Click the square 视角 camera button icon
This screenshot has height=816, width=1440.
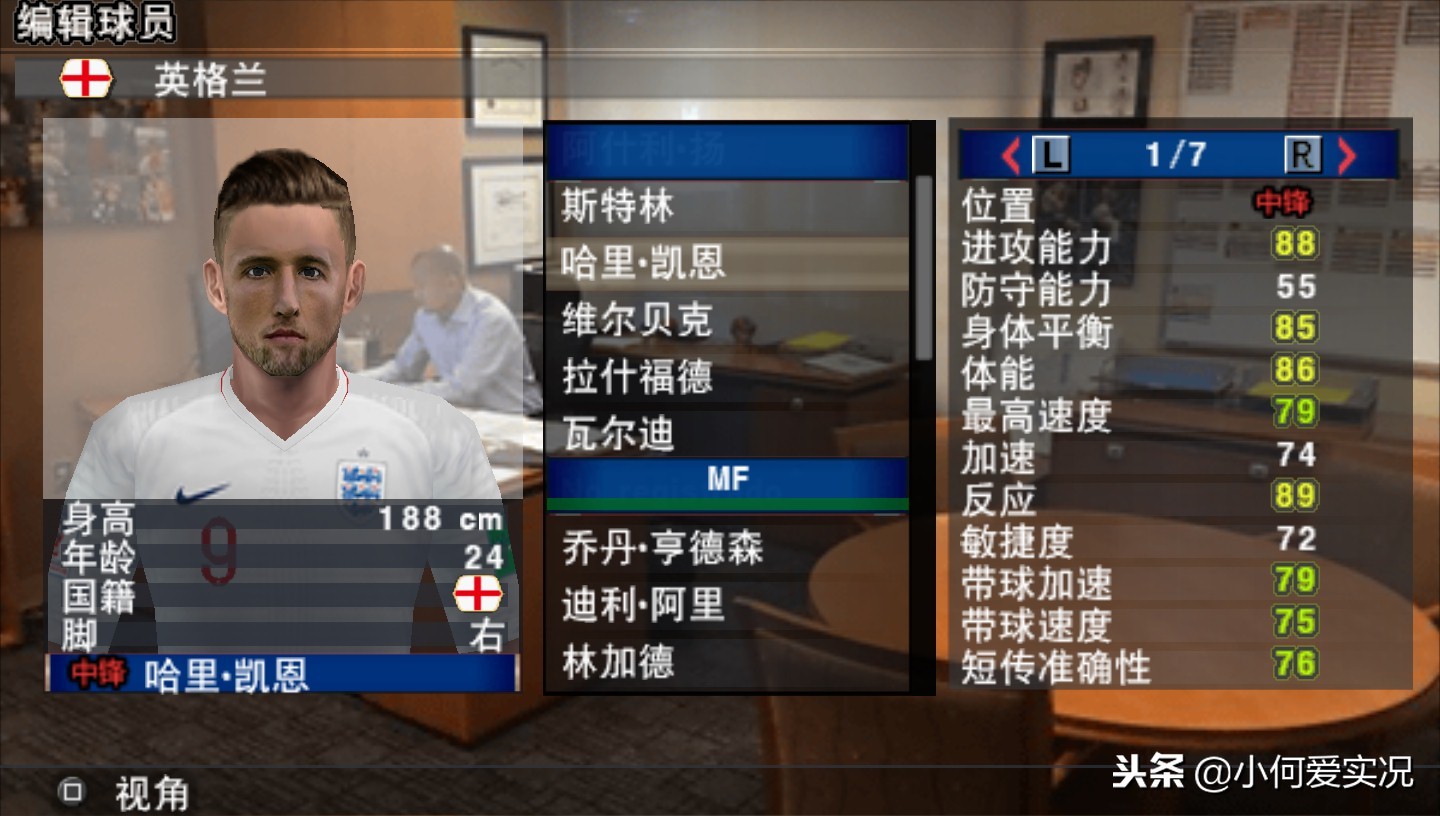pos(71,792)
